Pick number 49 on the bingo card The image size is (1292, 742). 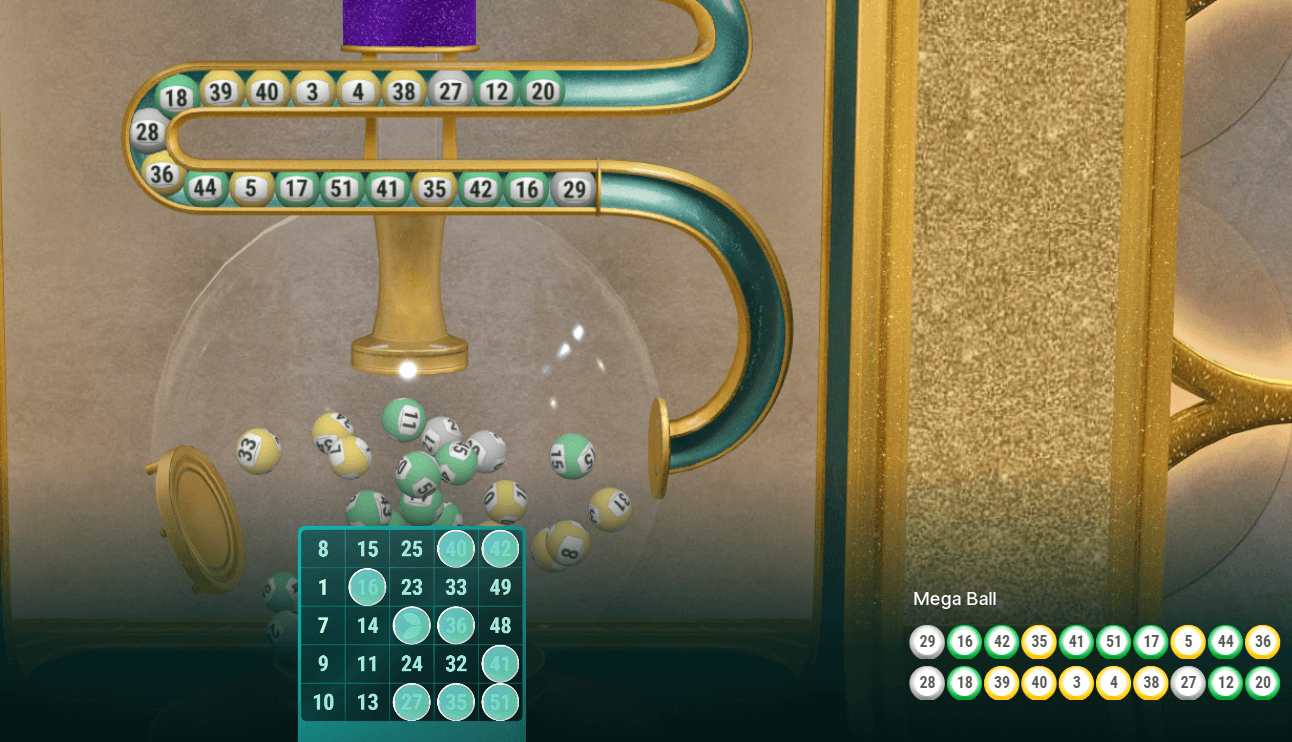pos(500,587)
